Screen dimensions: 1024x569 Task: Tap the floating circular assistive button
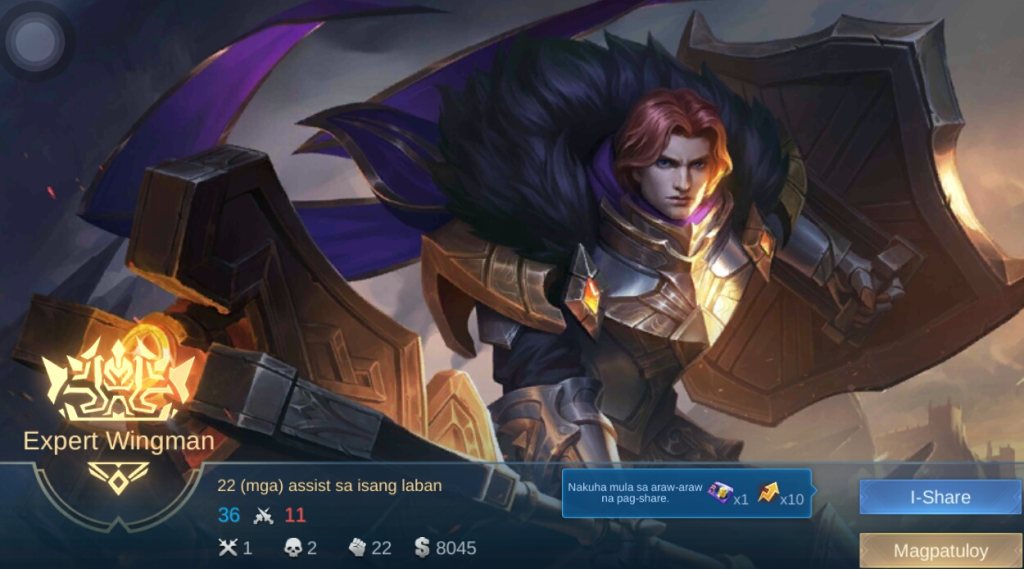click(36, 41)
